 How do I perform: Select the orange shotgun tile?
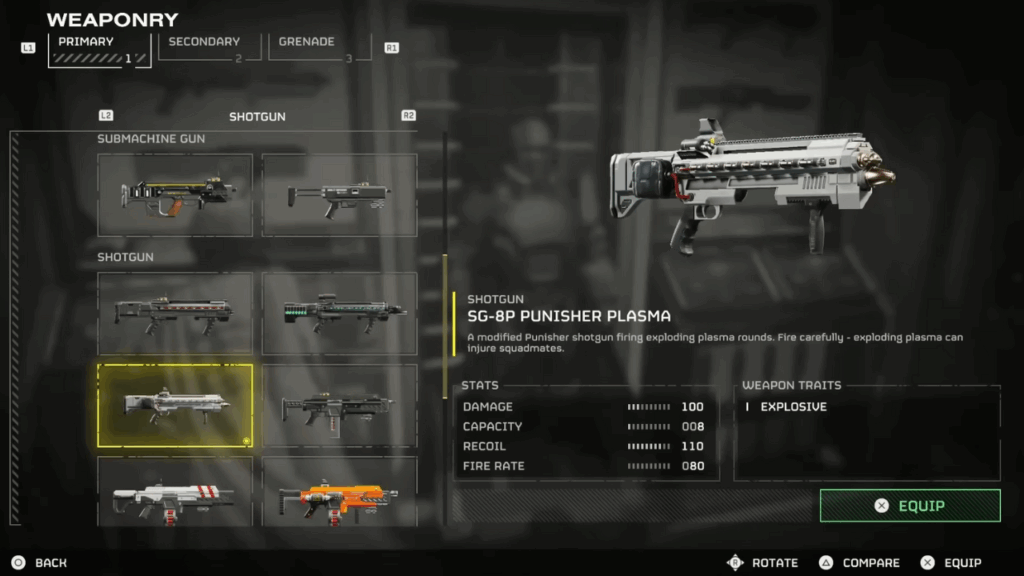pyautogui.click(x=339, y=491)
